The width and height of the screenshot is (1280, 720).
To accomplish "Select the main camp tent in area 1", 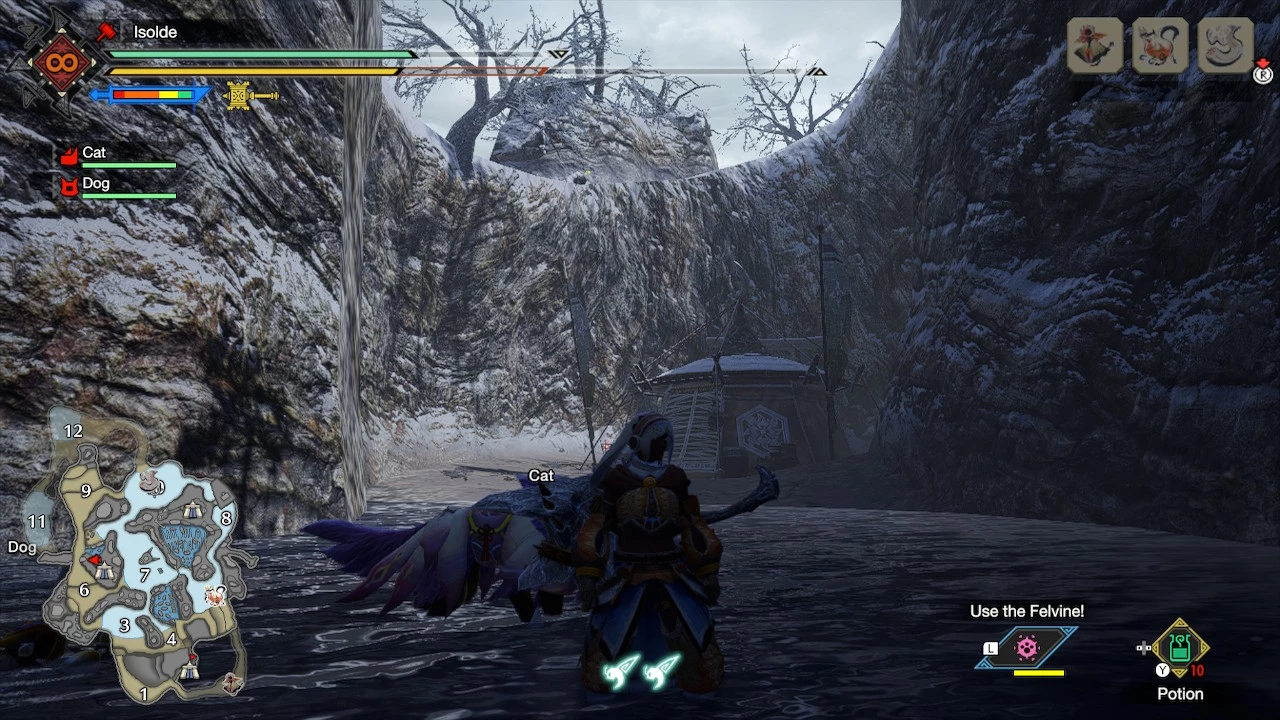I will click(x=190, y=672).
